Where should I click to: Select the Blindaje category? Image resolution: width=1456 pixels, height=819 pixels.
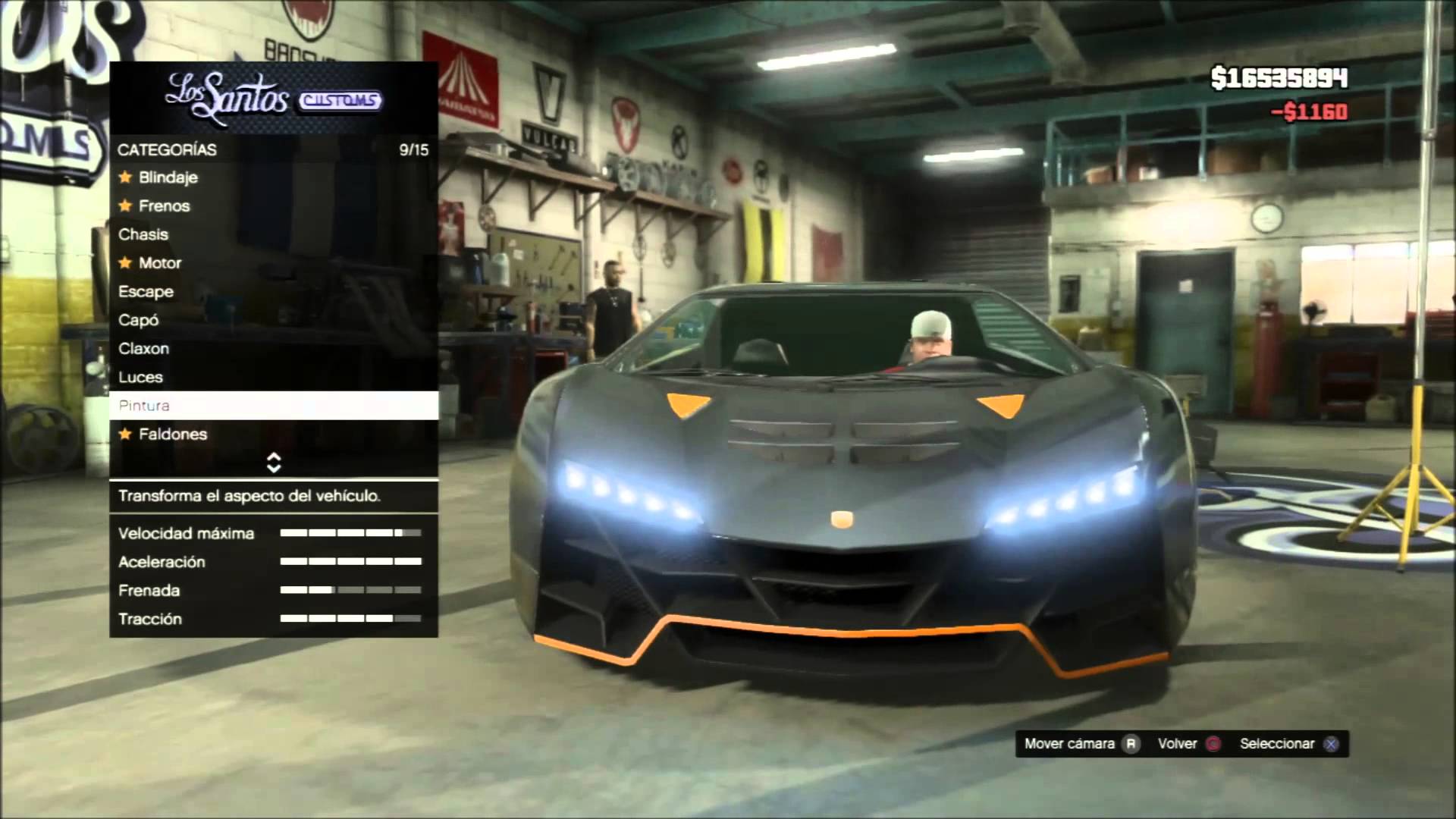click(168, 177)
